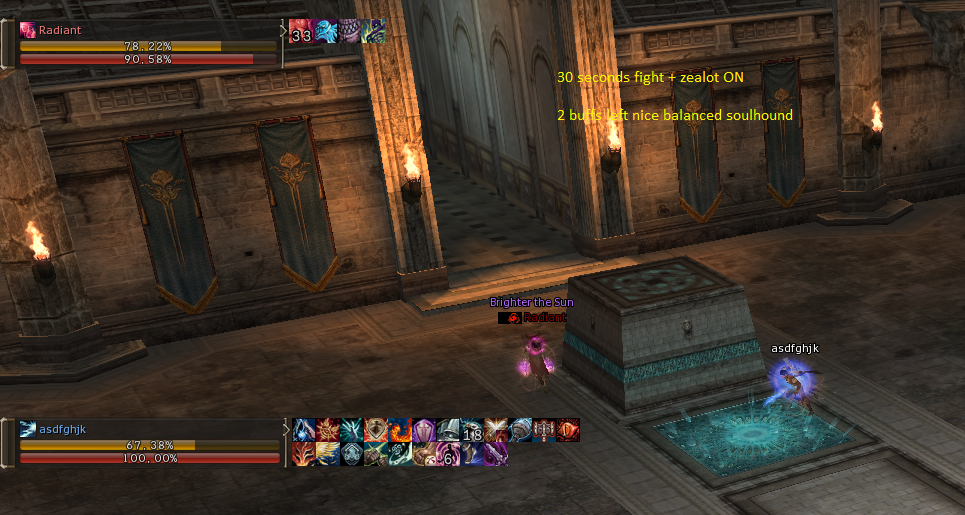Screen dimensions: 965x515
Task: Toggle asdfghjk's buff list arrow
Action: 285,431
